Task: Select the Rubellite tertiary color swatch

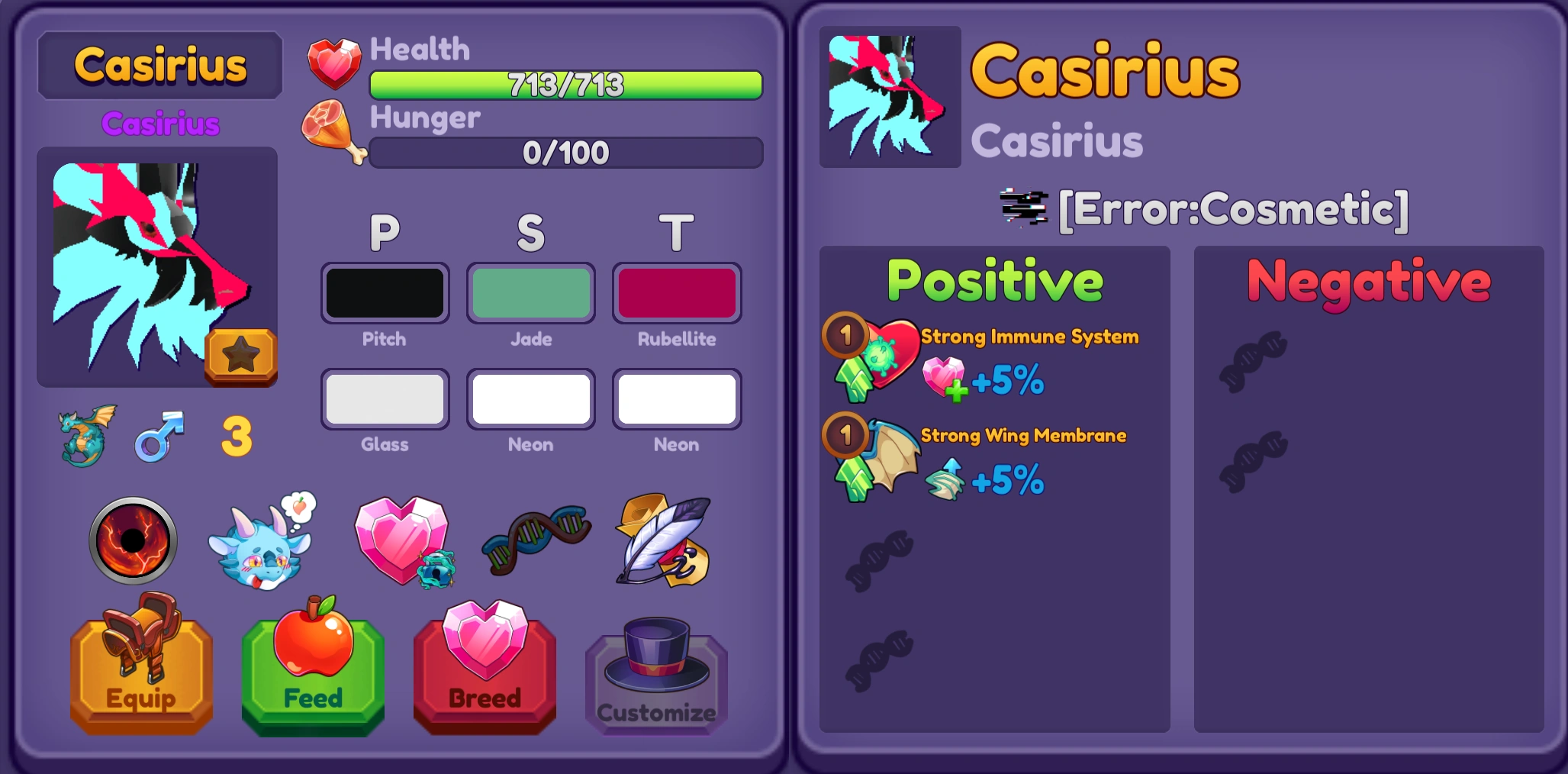Action: click(676, 292)
